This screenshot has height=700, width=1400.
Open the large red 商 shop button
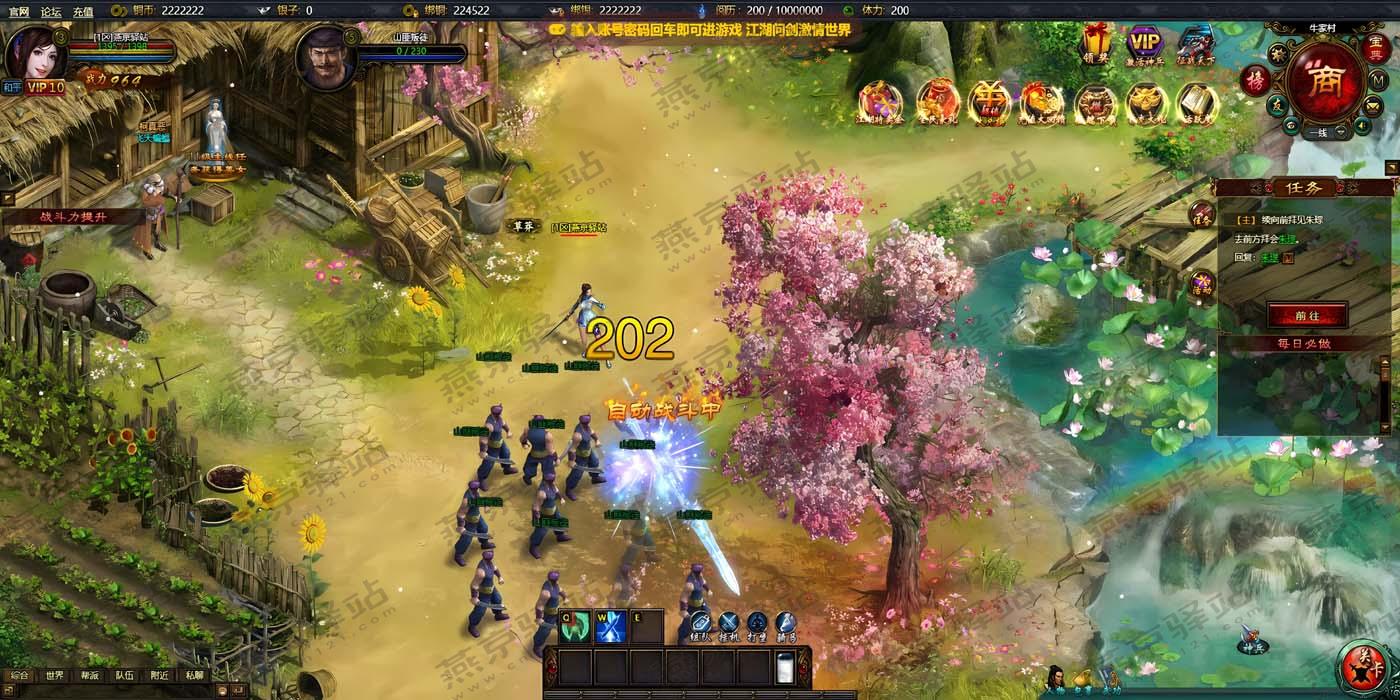pos(1326,79)
